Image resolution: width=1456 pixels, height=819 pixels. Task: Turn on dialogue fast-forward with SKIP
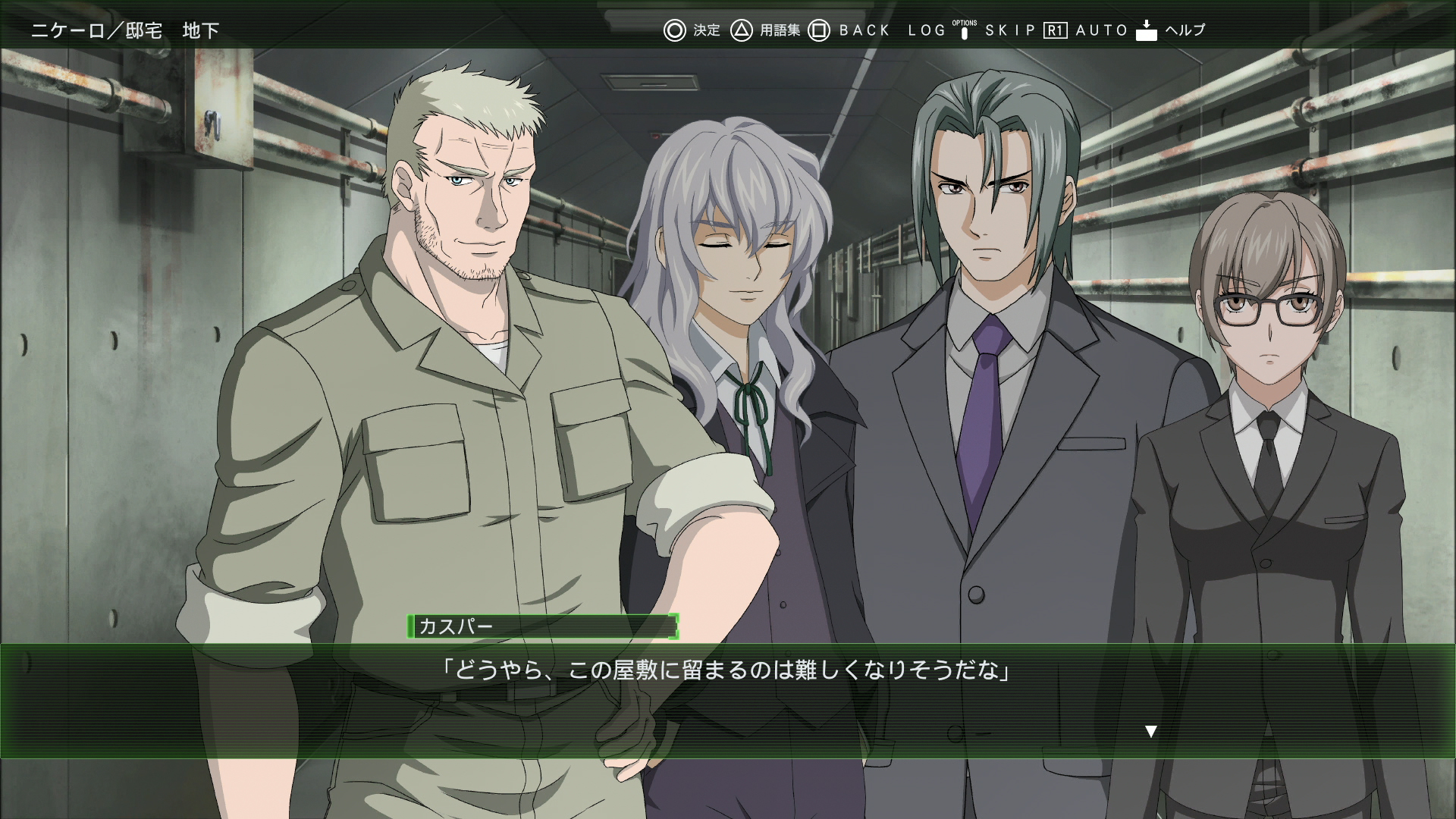[1009, 30]
